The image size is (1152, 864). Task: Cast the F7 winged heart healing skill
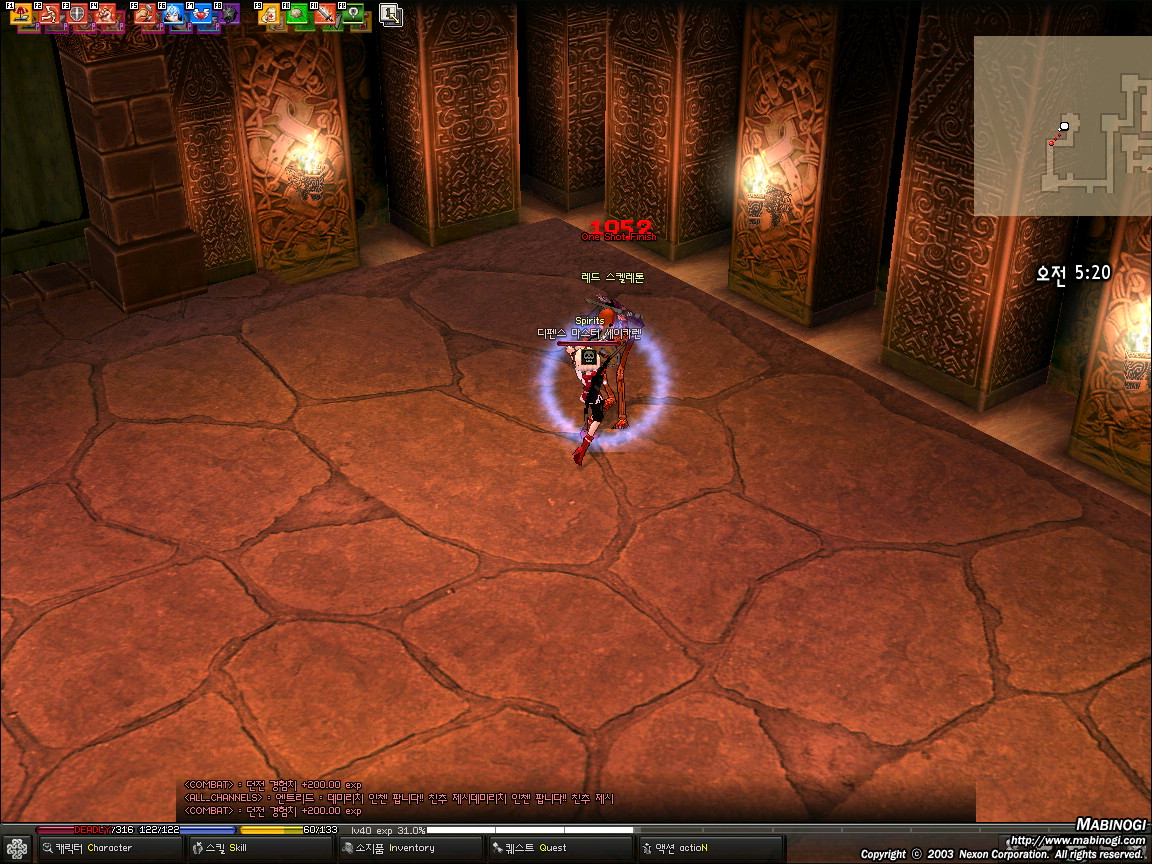click(x=201, y=15)
